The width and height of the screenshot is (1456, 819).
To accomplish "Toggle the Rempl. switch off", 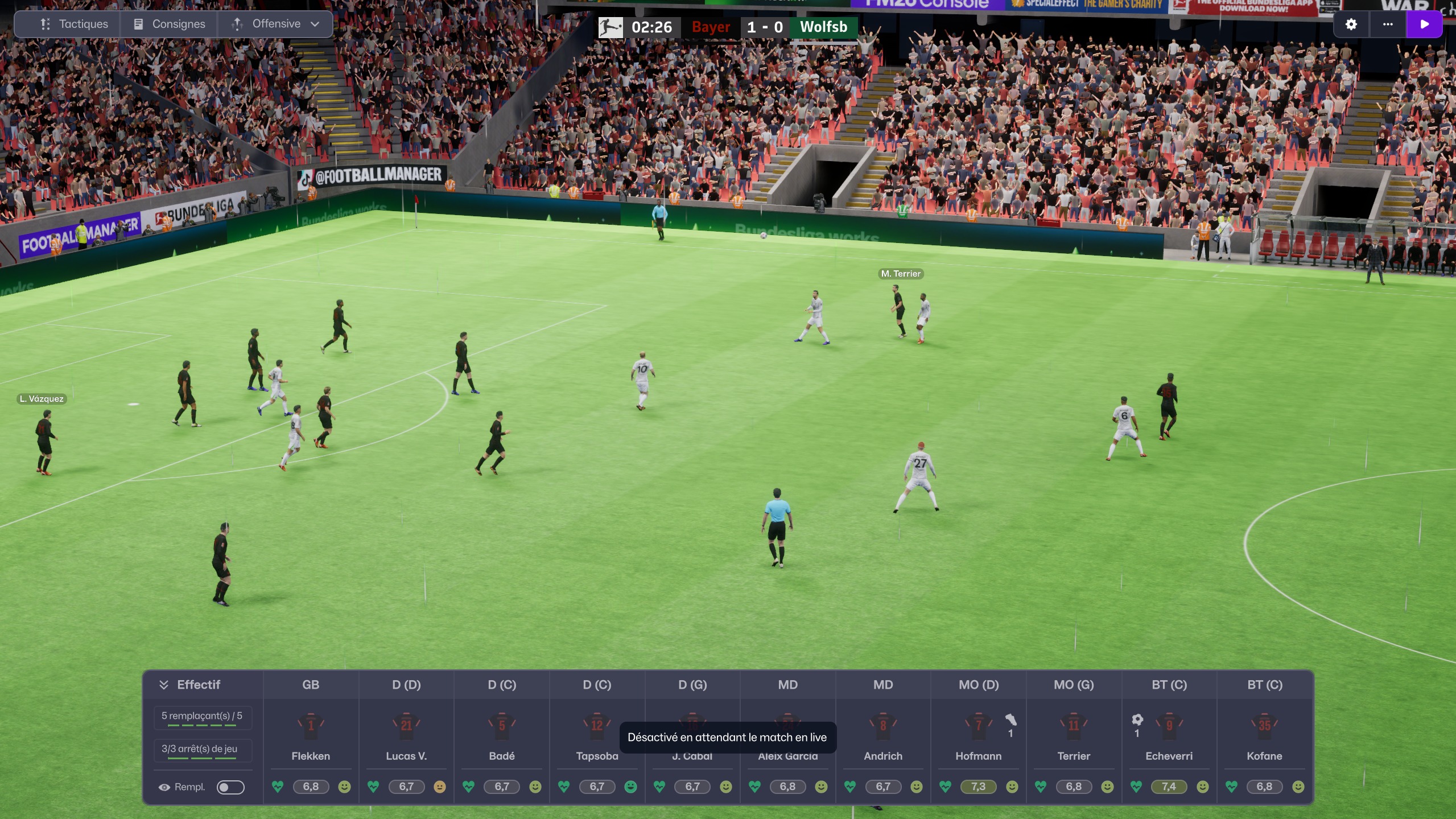I will 230,787.
